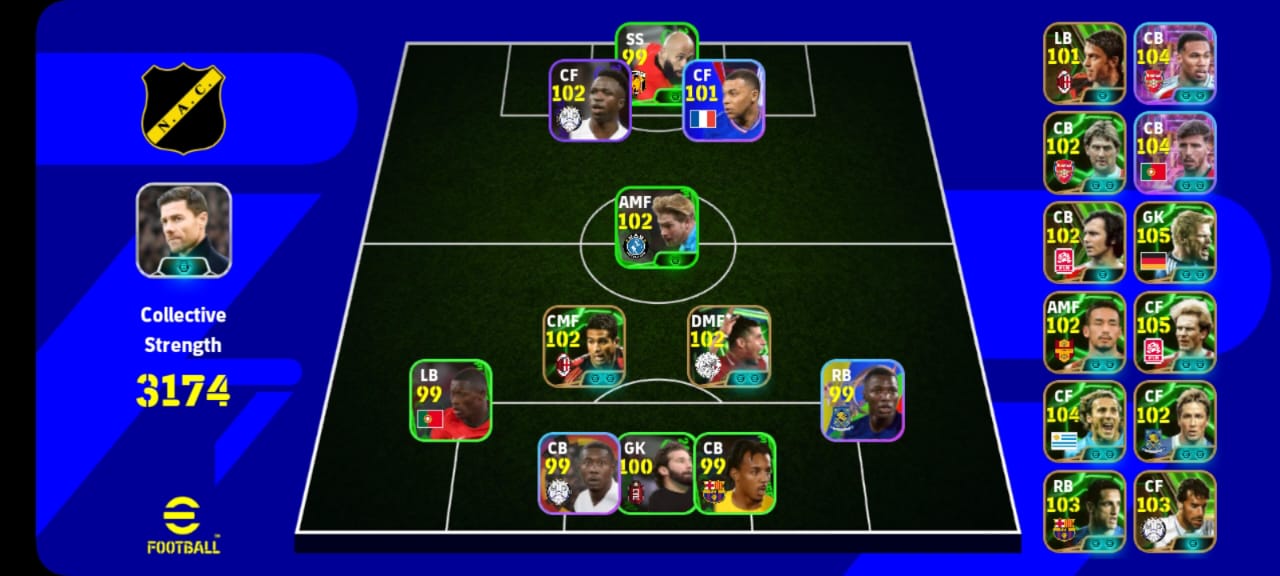1280x576 pixels.
Task: Select the starting CF 102 card on the pitch
Action: (x=589, y=100)
